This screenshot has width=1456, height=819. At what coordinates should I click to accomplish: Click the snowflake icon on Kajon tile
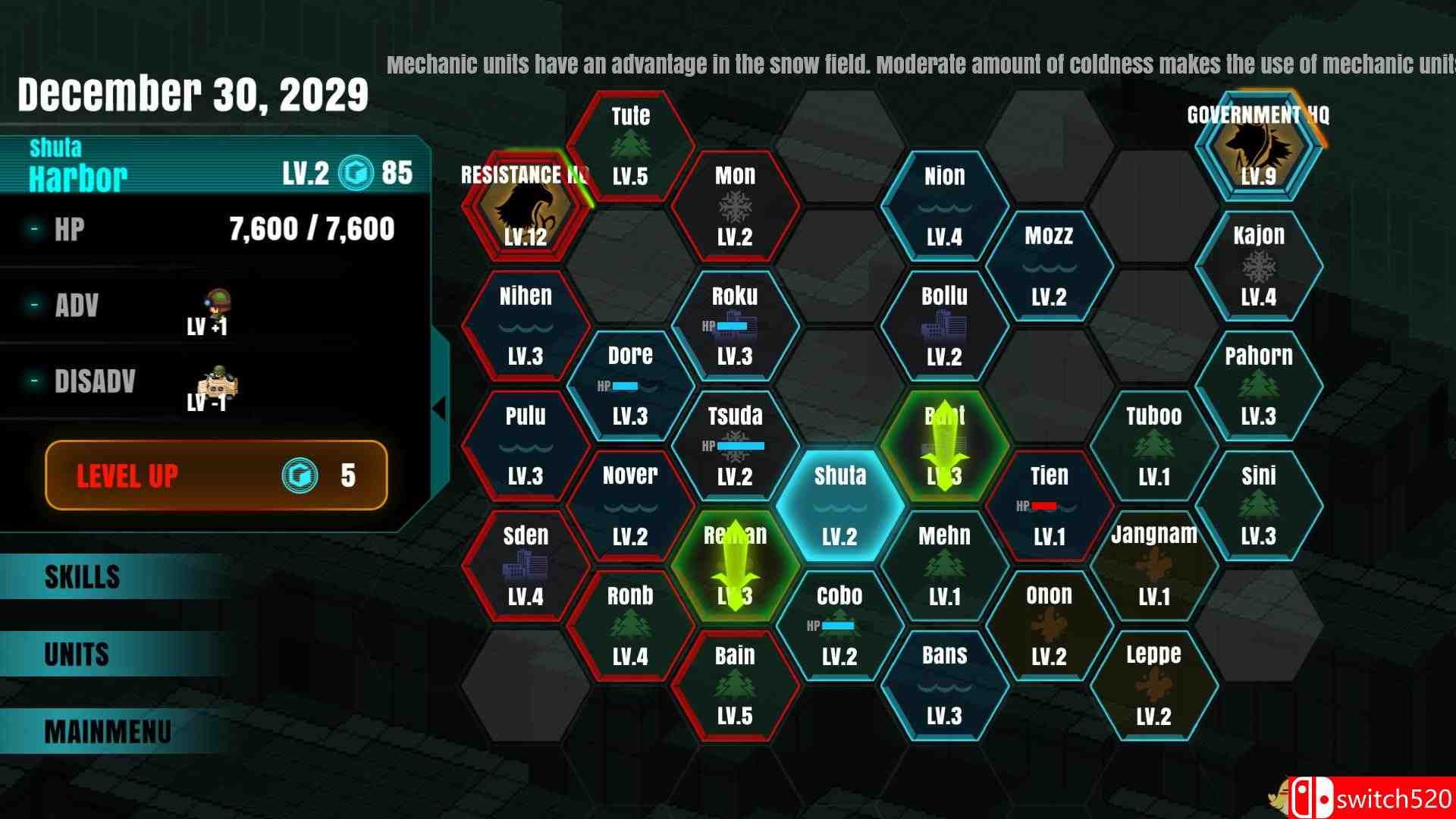click(1259, 267)
